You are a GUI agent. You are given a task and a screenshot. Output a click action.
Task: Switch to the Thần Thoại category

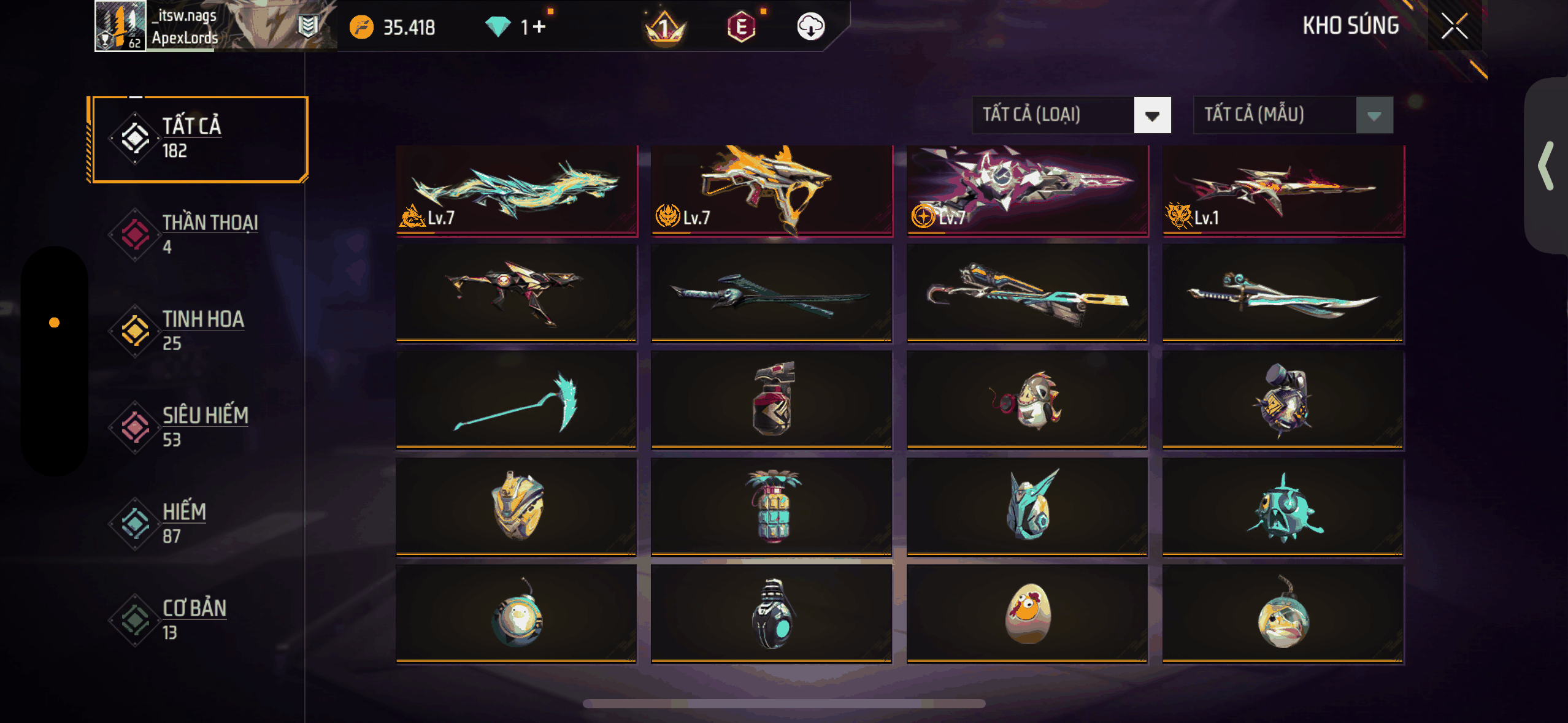click(x=198, y=234)
